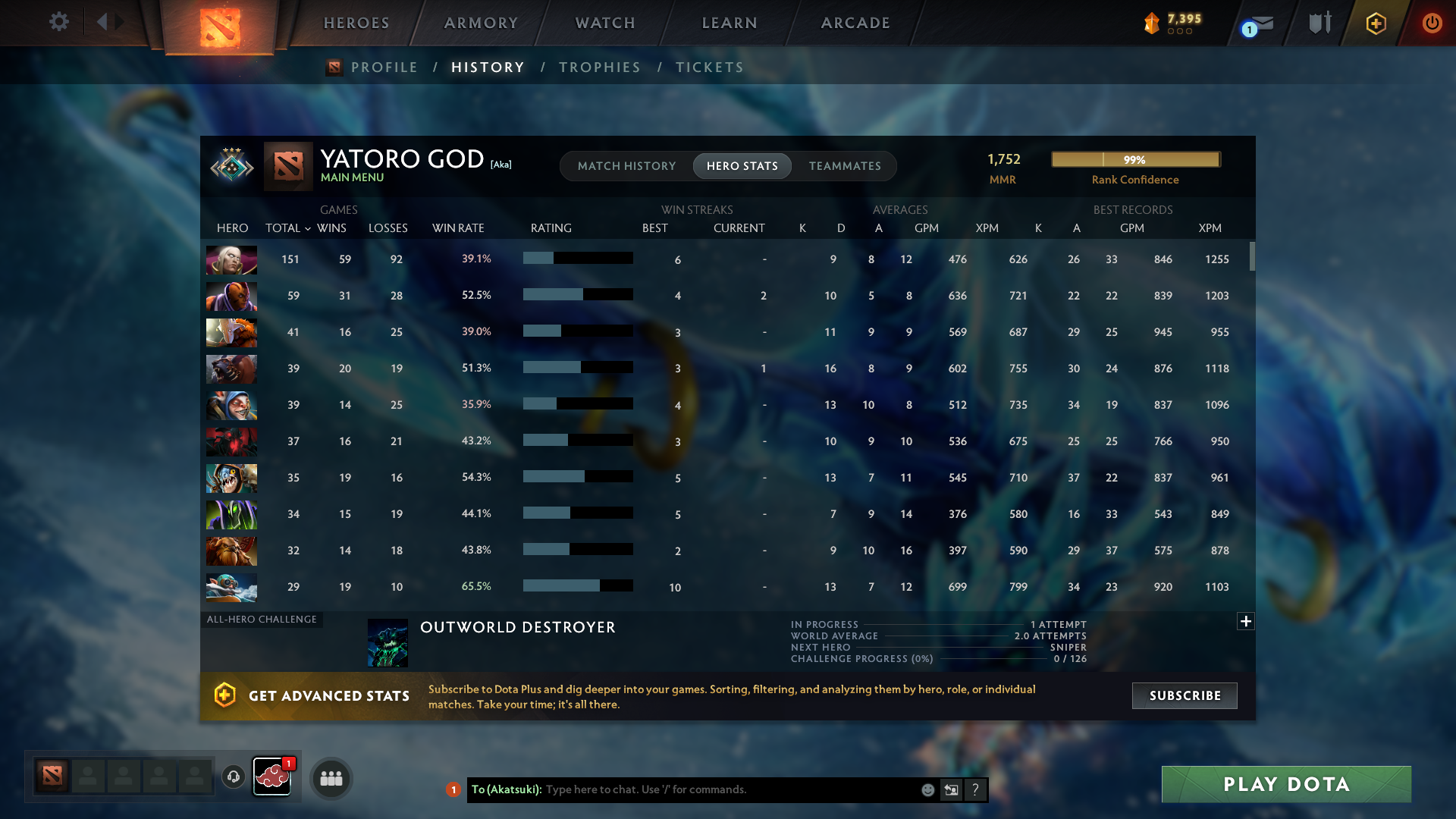Screen dimensions: 1456x819
Task: Click the Rank Confidence progress bar
Action: tap(1135, 159)
